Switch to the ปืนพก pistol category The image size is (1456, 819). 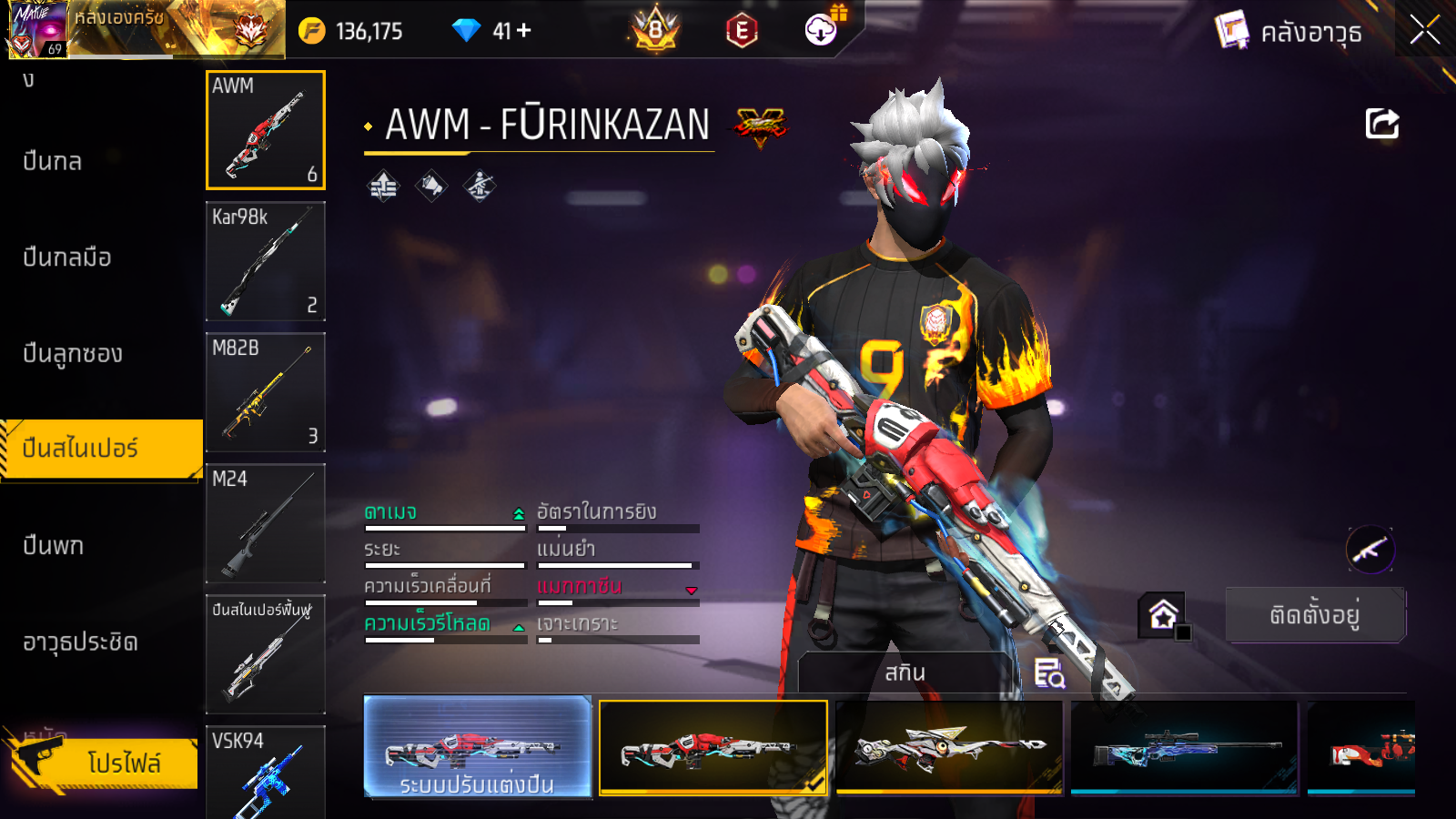[x=54, y=546]
